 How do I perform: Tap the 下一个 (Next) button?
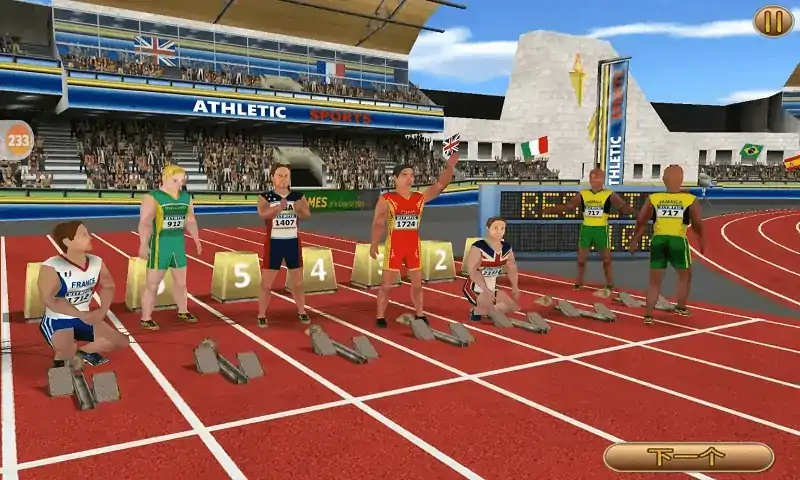(688, 457)
